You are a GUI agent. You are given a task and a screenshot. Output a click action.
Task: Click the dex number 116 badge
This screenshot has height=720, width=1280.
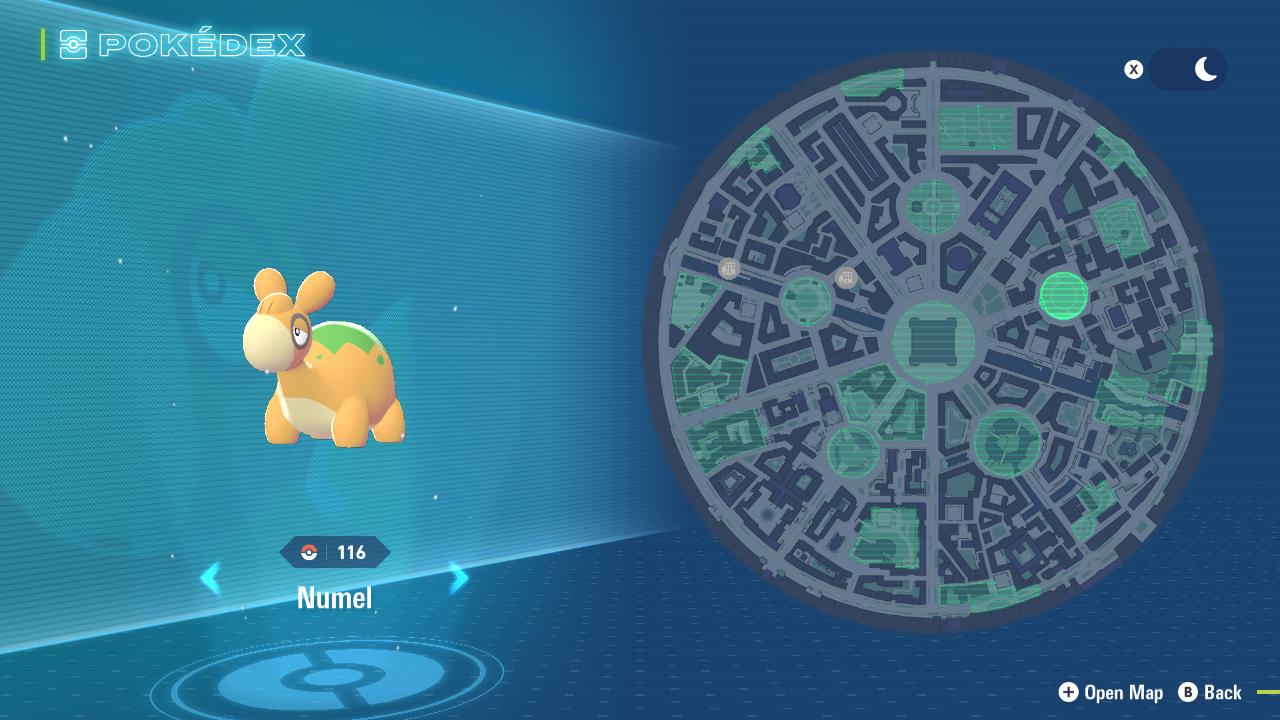(x=351, y=551)
